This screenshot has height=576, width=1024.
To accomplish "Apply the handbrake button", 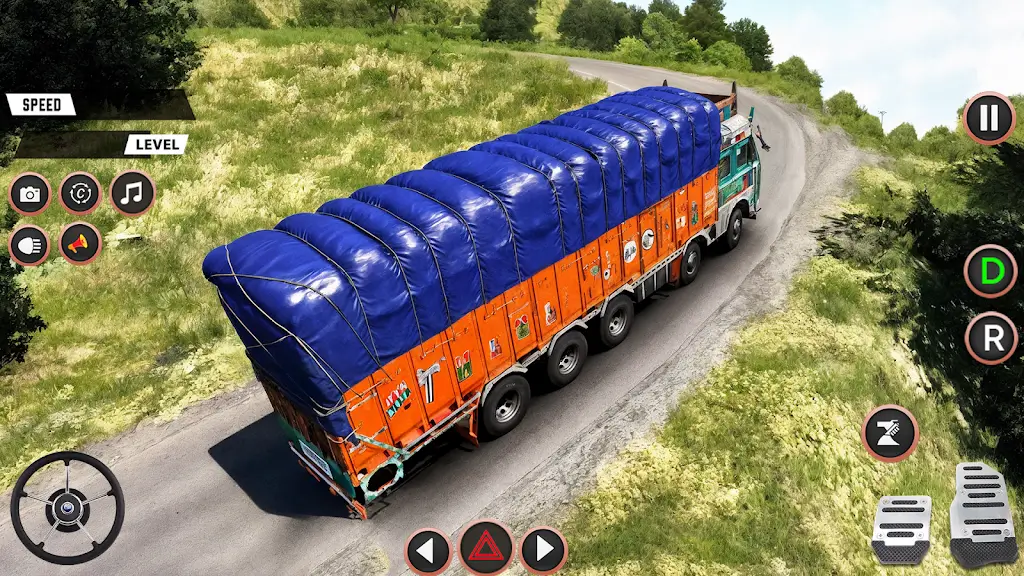I will pyautogui.click(x=889, y=433).
